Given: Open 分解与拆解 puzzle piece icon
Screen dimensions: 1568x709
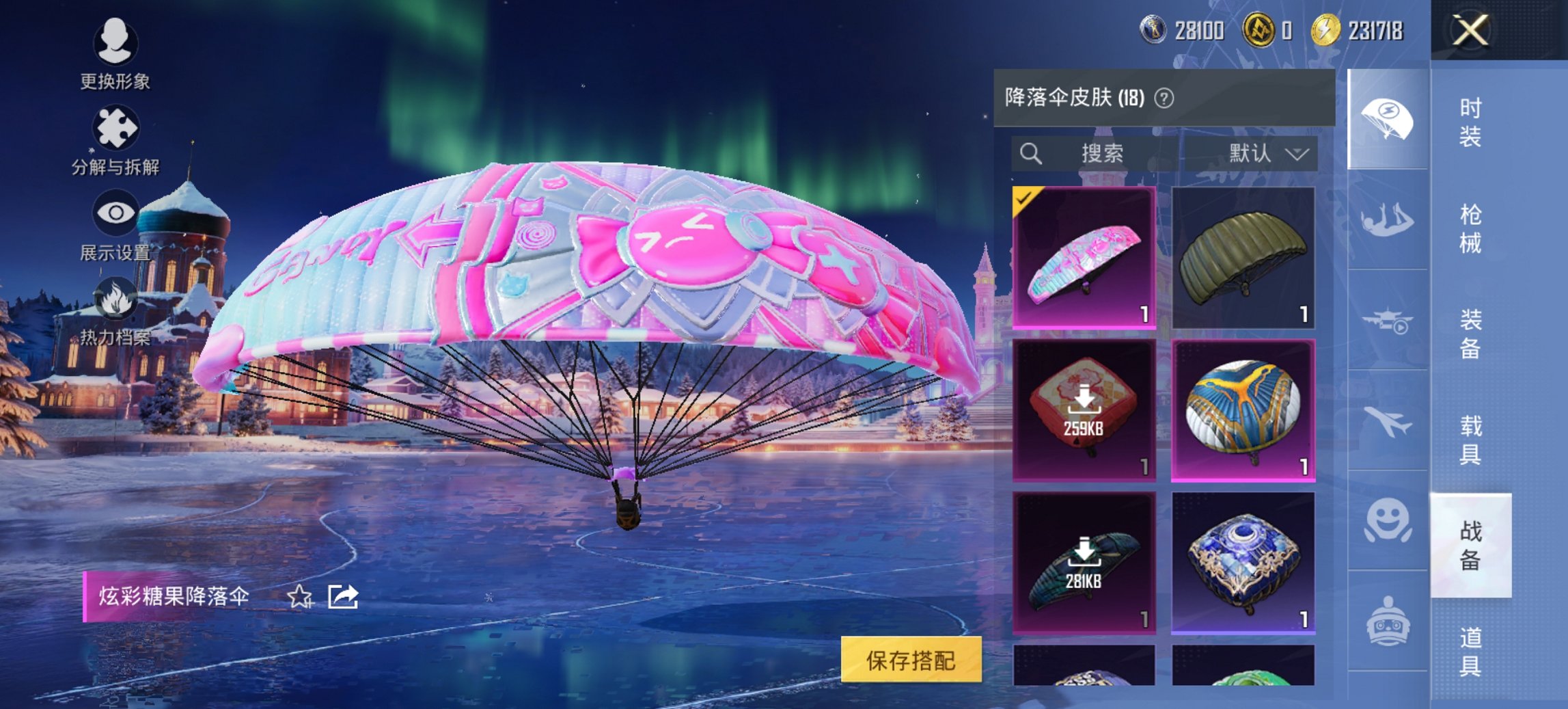Looking at the screenshot, I should (116, 126).
